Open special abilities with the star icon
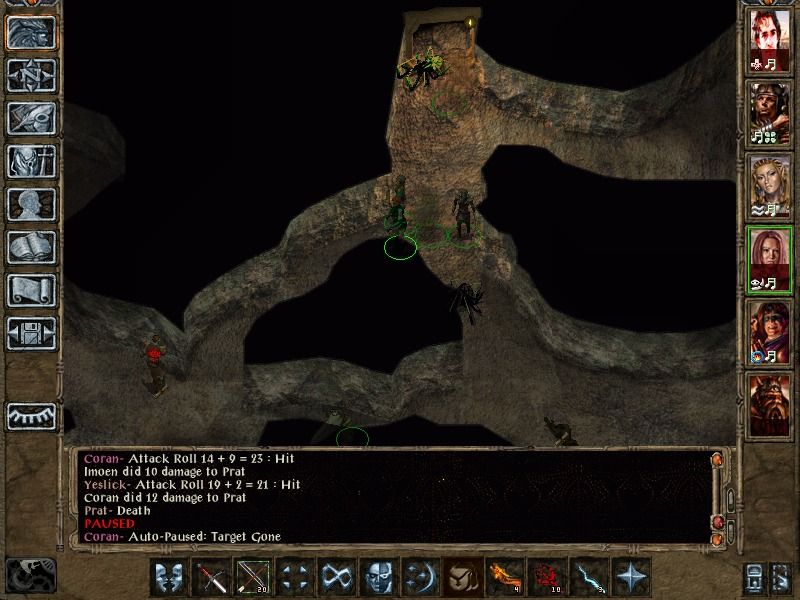The width and height of the screenshot is (800, 600). click(630, 577)
